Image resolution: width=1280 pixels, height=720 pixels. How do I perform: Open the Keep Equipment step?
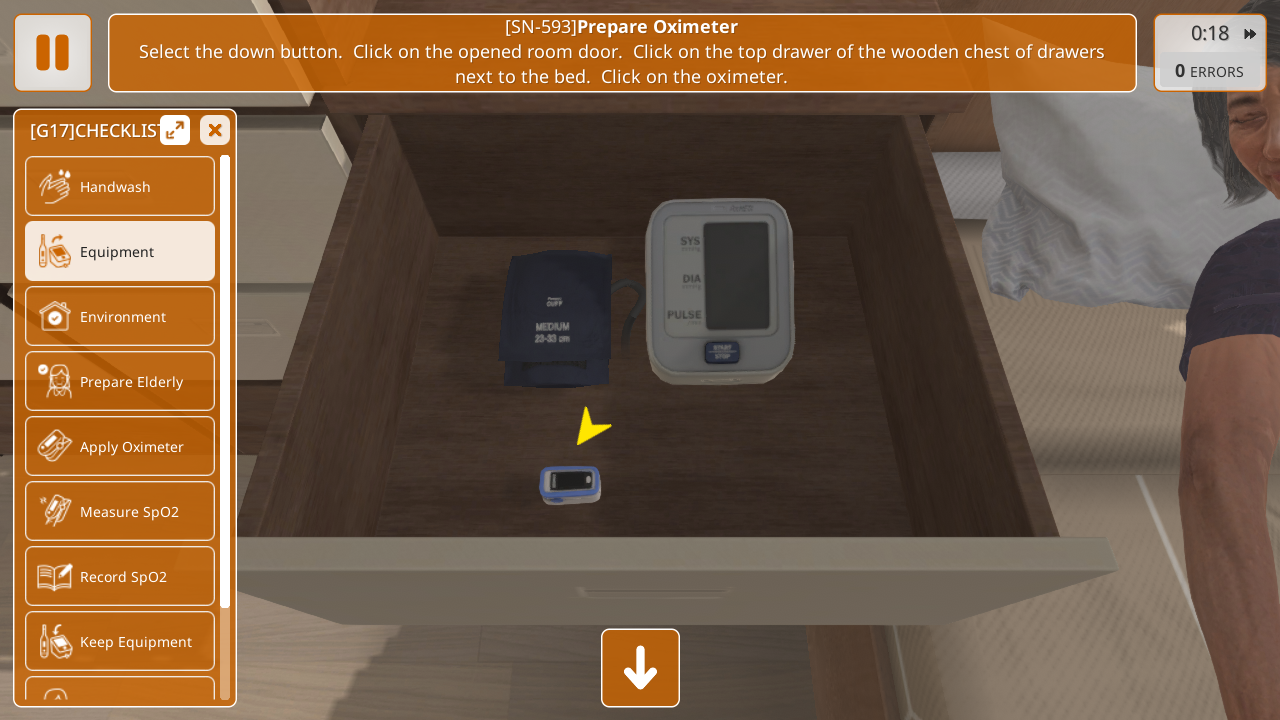tap(120, 642)
